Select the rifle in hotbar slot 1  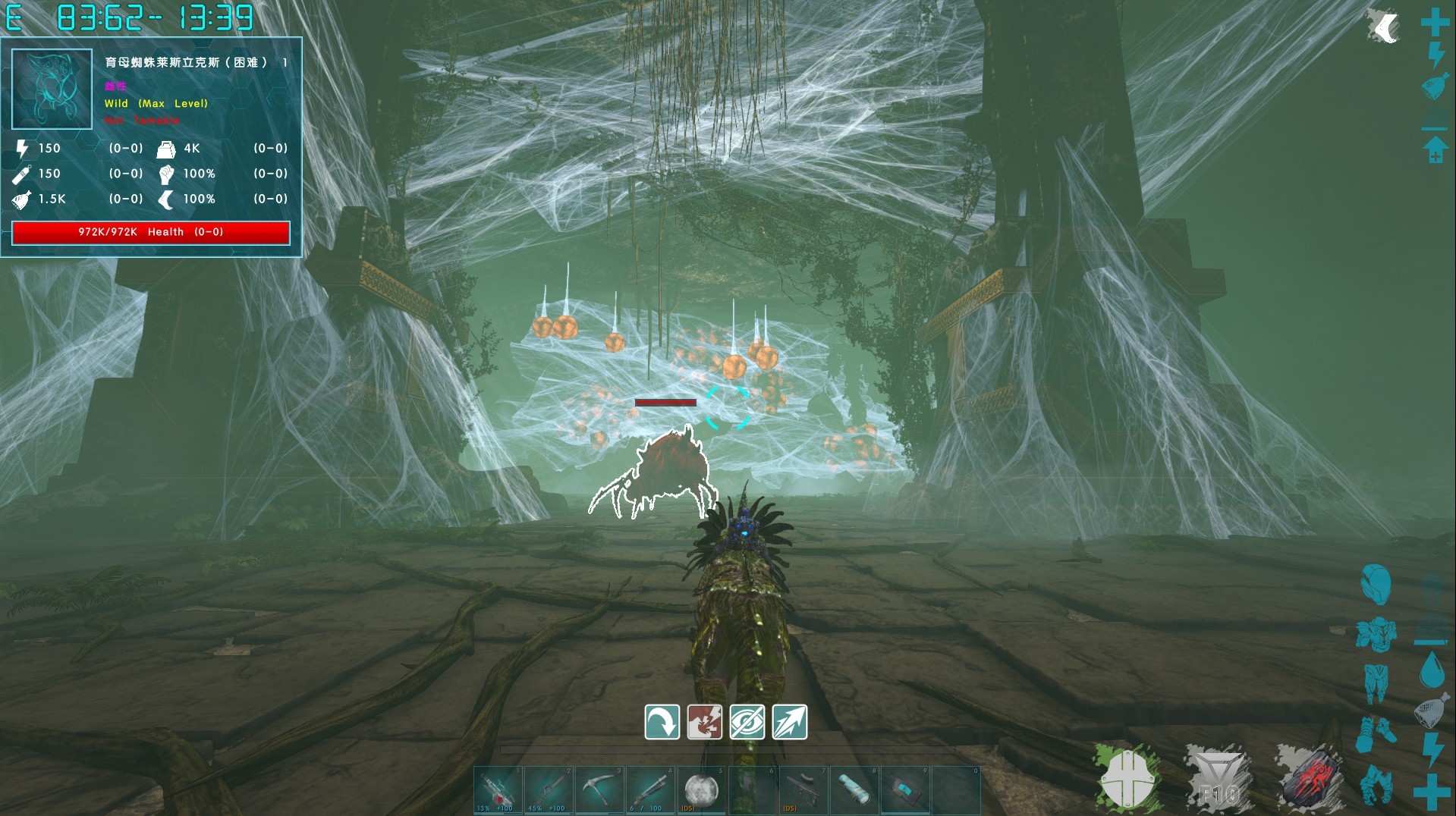498,789
